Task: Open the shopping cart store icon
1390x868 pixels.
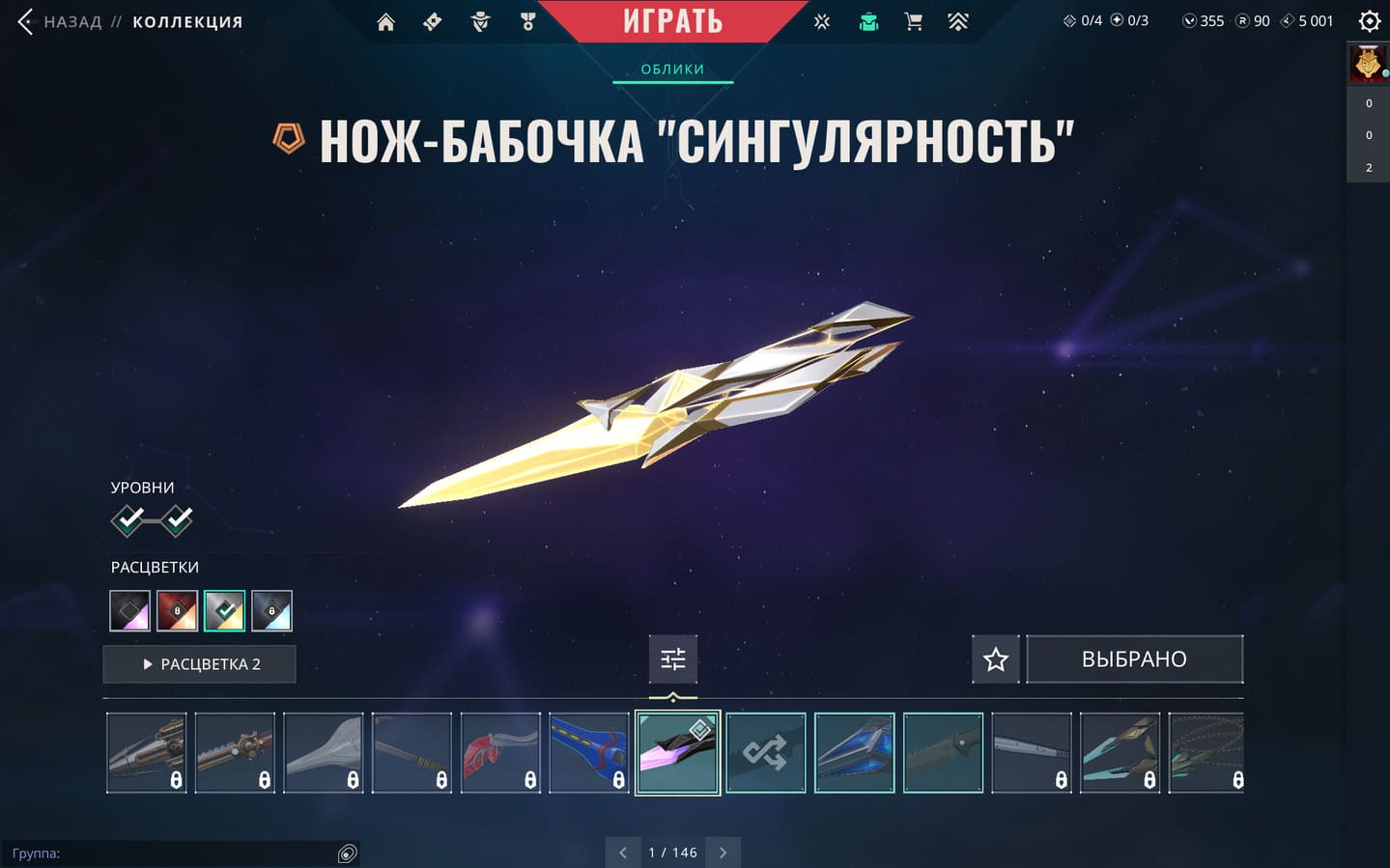Action: 913,21
